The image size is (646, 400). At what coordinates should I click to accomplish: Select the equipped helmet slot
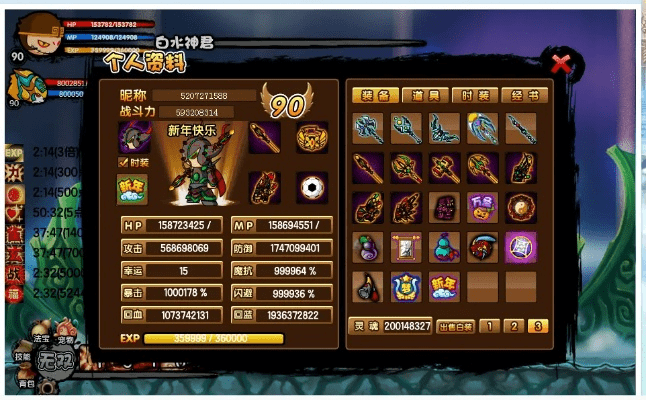point(133,137)
